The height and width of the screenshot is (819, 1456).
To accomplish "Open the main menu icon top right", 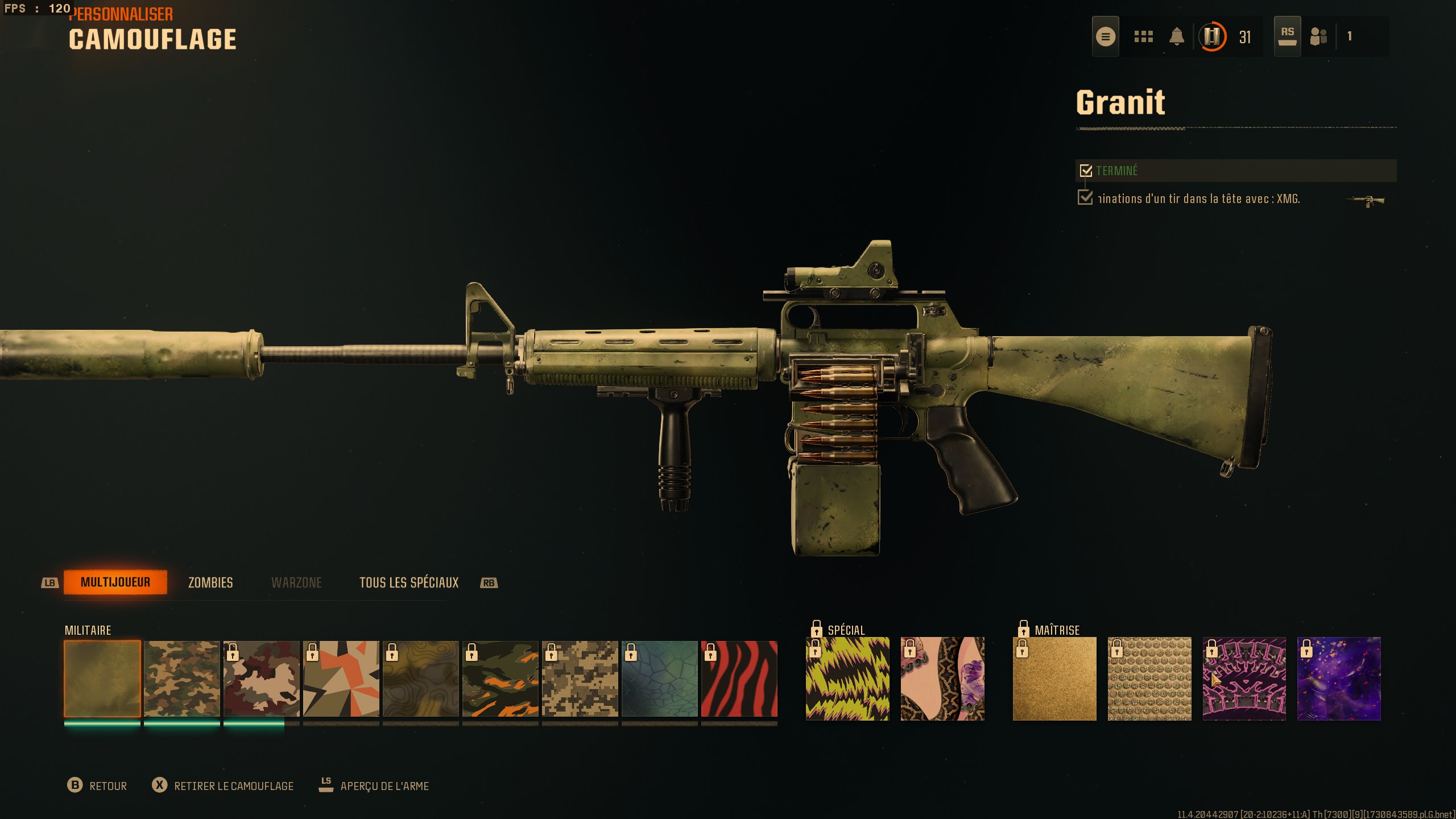I will click(1106, 36).
